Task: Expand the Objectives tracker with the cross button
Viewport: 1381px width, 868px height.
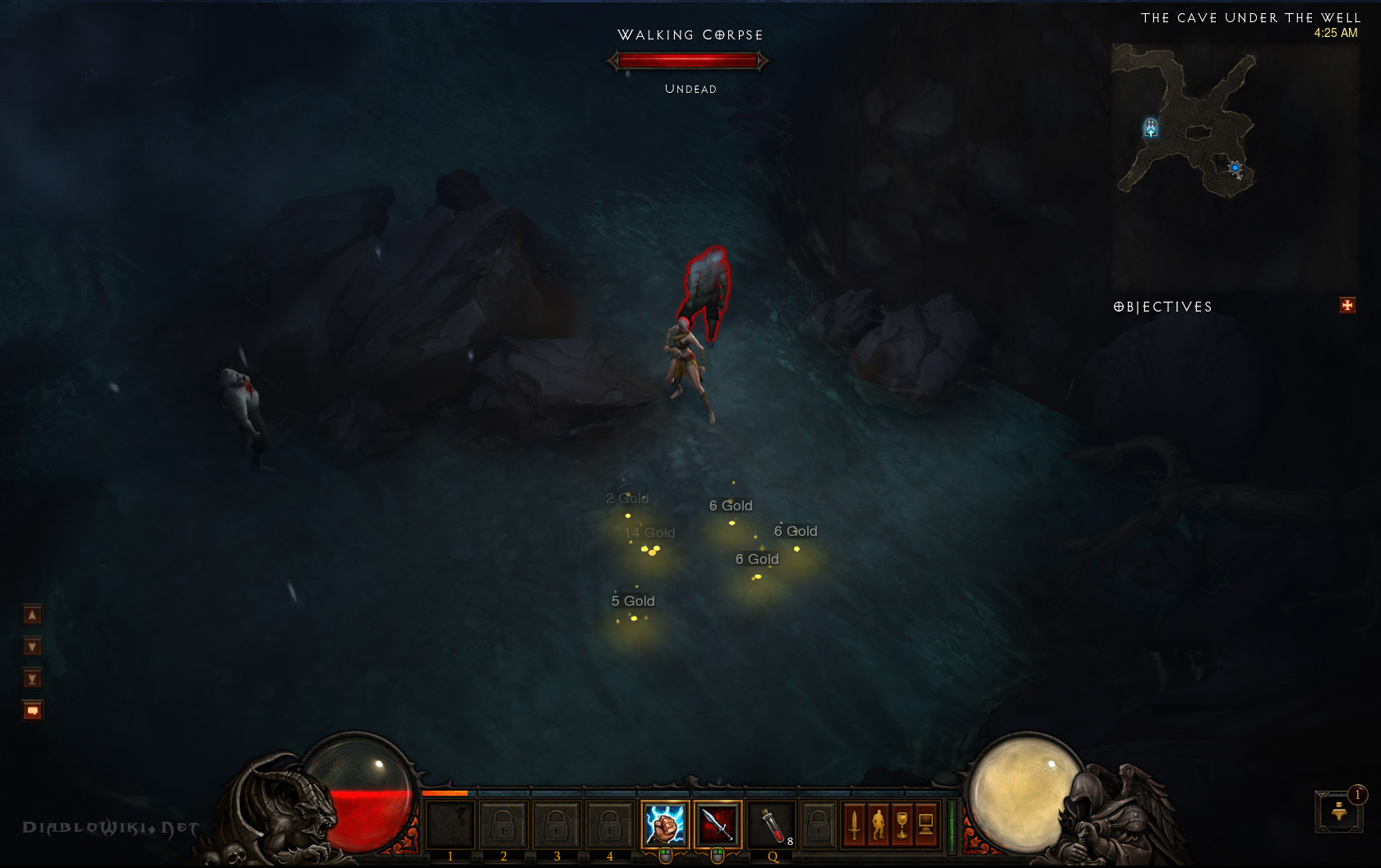Action: [1347, 306]
